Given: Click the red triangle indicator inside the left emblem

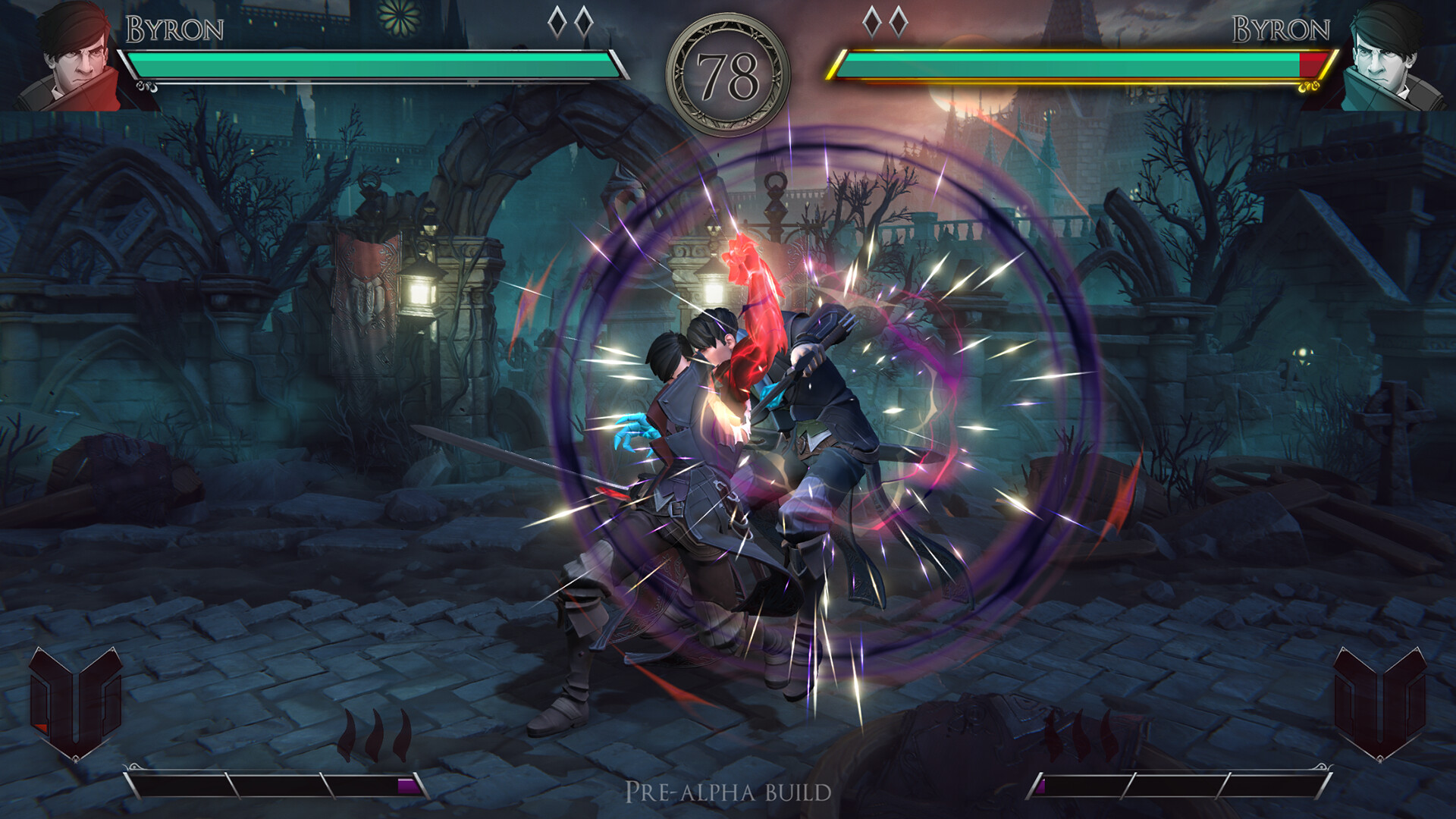Looking at the screenshot, I should 41,726.
